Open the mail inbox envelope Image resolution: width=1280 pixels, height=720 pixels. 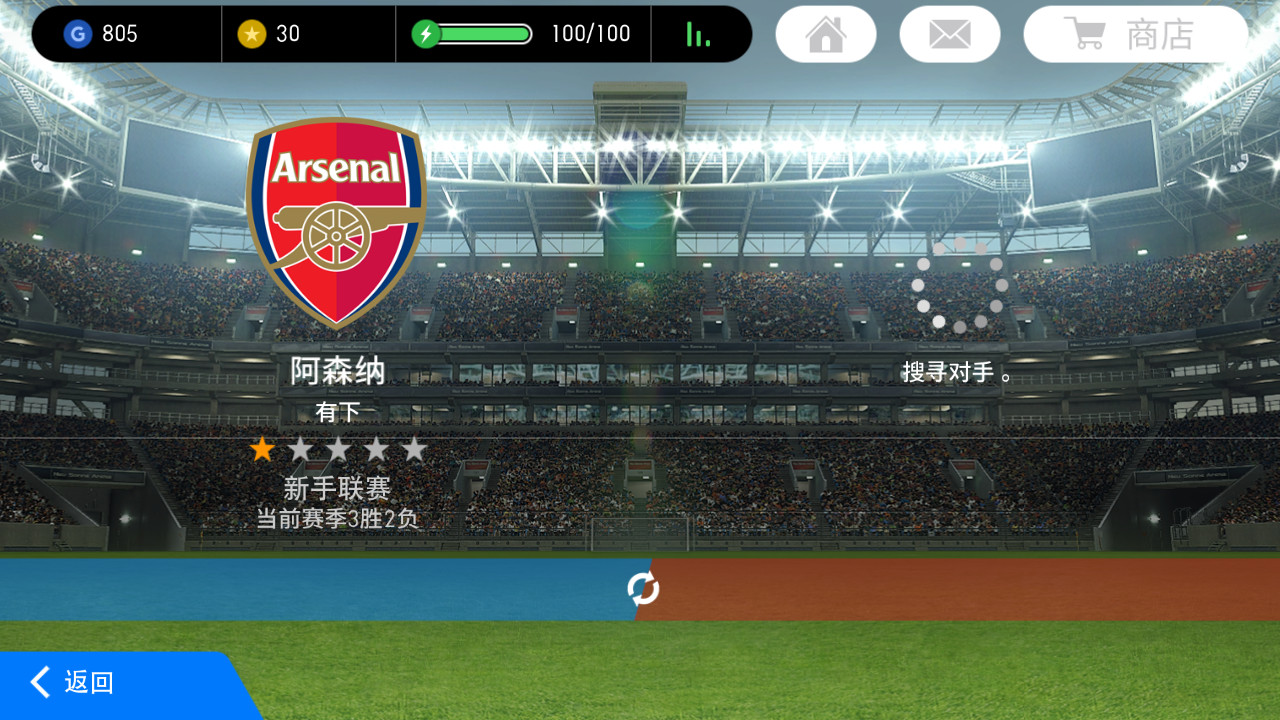coord(949,34)
